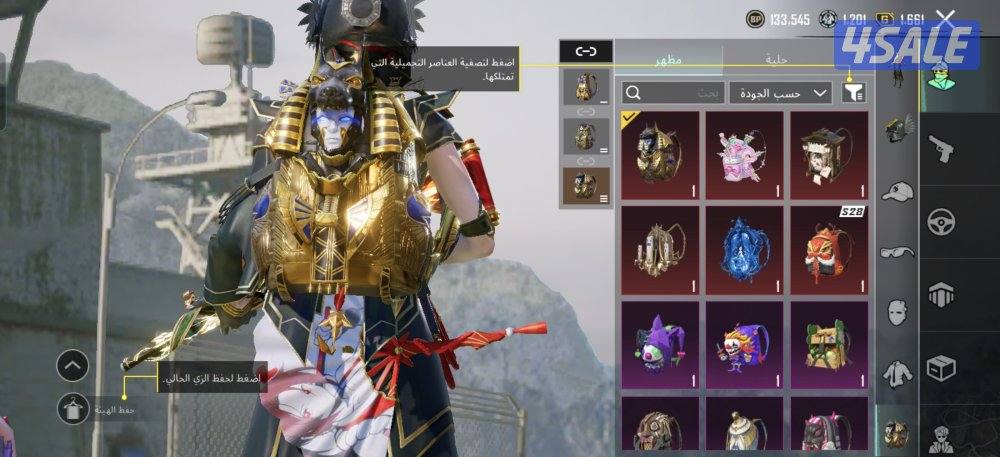Pick the purple jester hat backpack
Screen dimensions: 1000x457
tap(658, 342)
